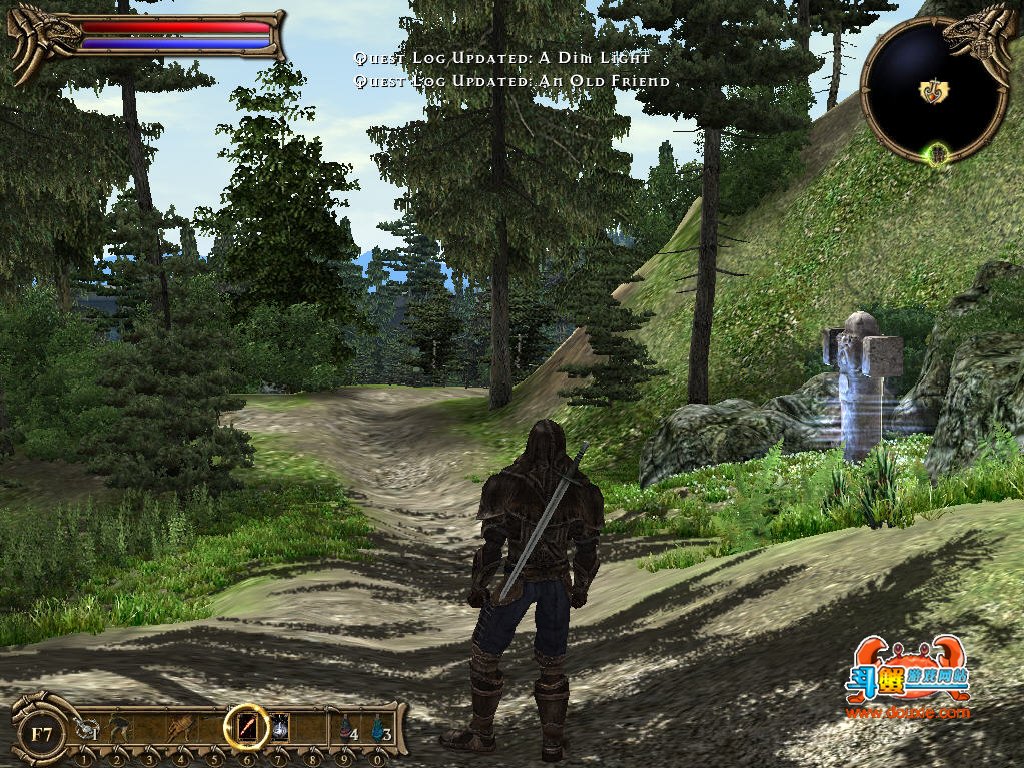Choose the crouching figure skill slot
This screenshot has height=768, width=1024.
pos(119,728)
